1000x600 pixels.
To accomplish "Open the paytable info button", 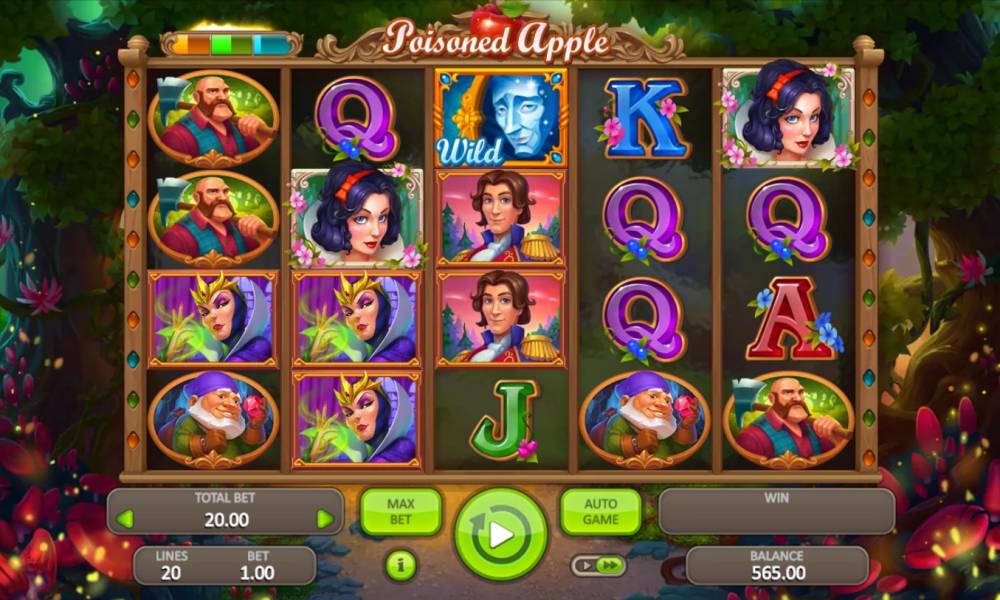I will (x=401, y=566).
